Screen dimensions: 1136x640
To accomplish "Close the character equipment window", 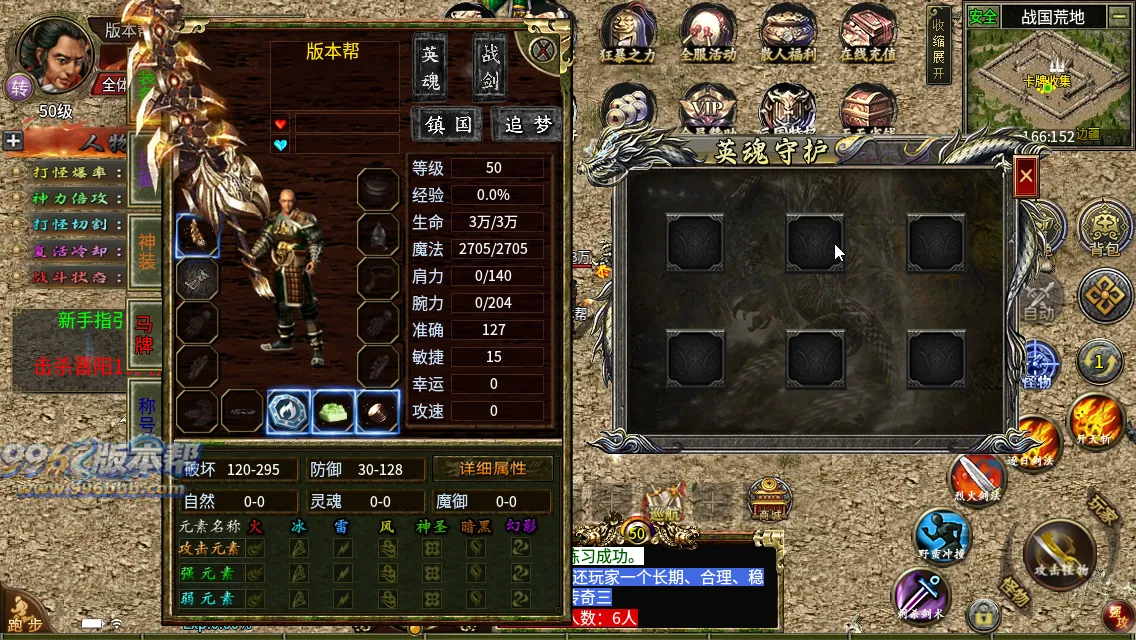I will click(x=543, y=50).
